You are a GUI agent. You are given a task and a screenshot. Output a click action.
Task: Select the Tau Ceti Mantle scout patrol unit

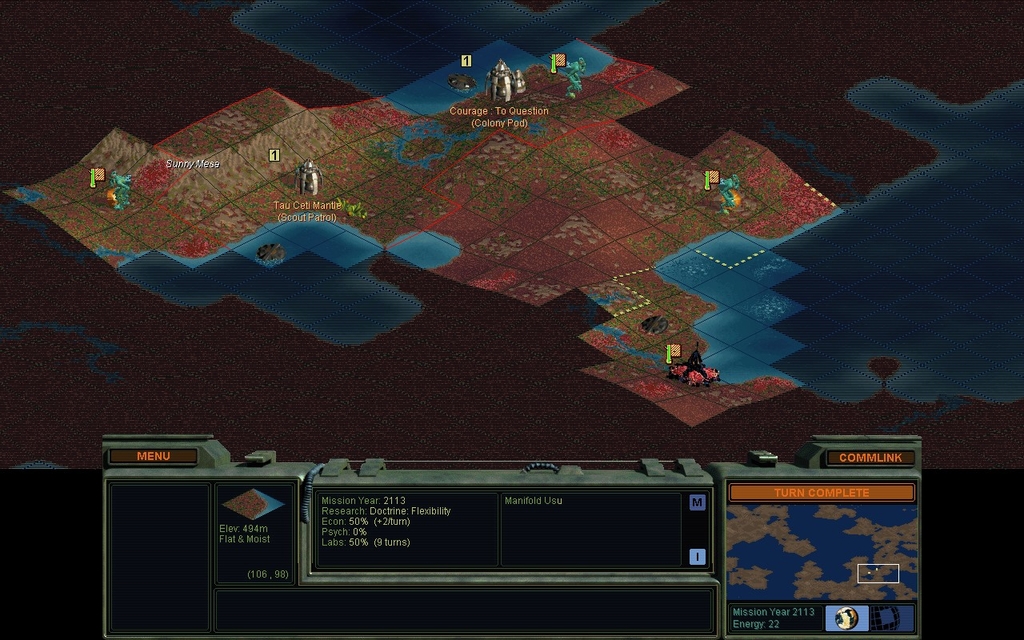307,179
